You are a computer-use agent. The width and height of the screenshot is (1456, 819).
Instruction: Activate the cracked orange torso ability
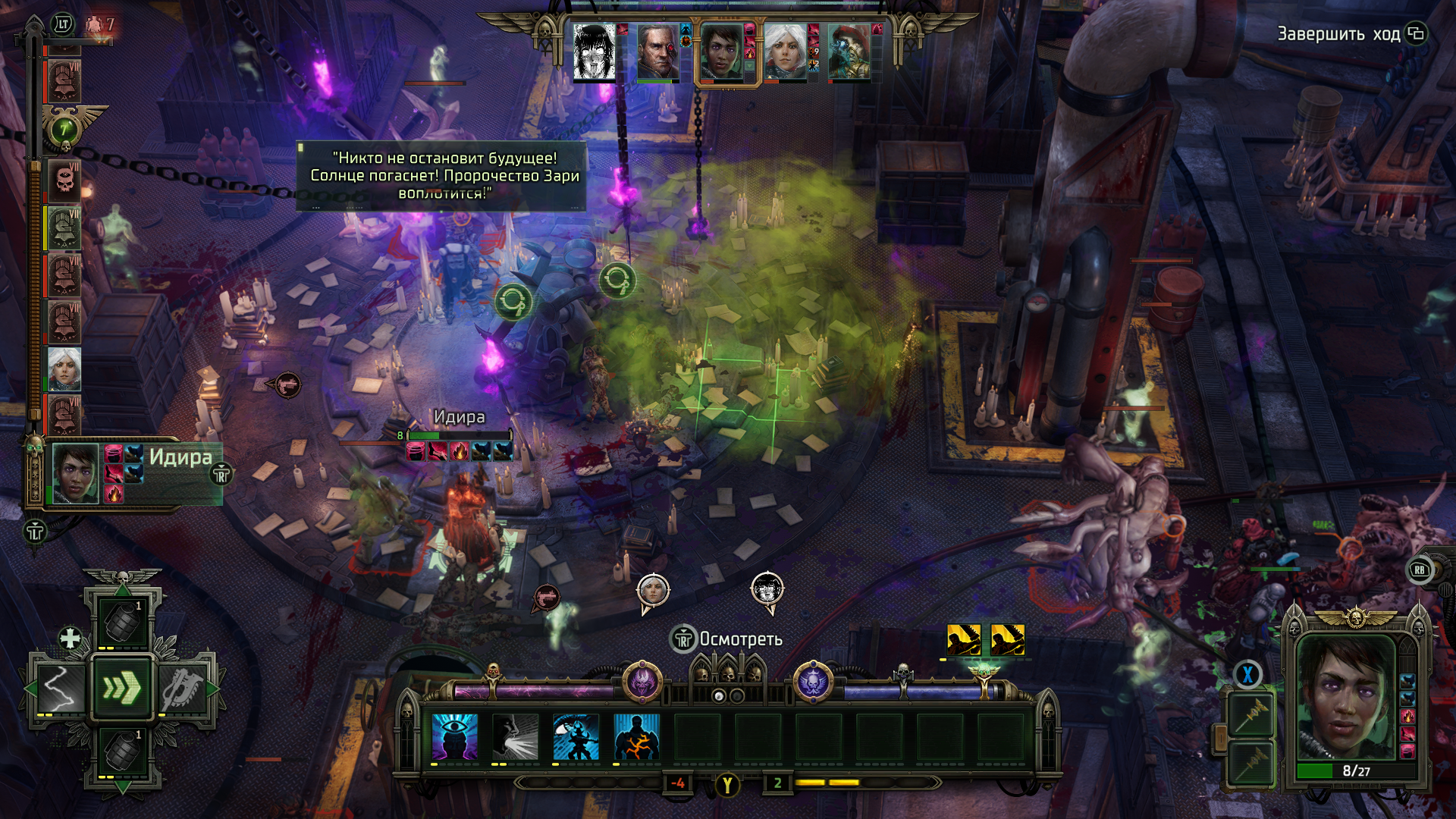637,736
